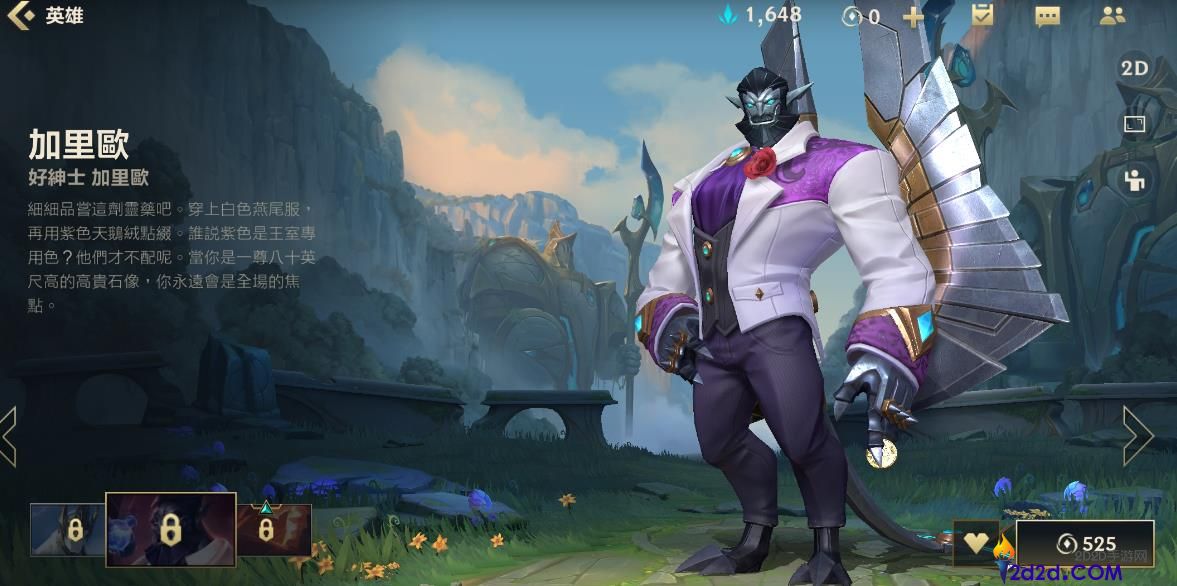Image resolution: width=1177 pixels, height=586 pixels.
Task: Click the character pose icon
Action: 1134,181
